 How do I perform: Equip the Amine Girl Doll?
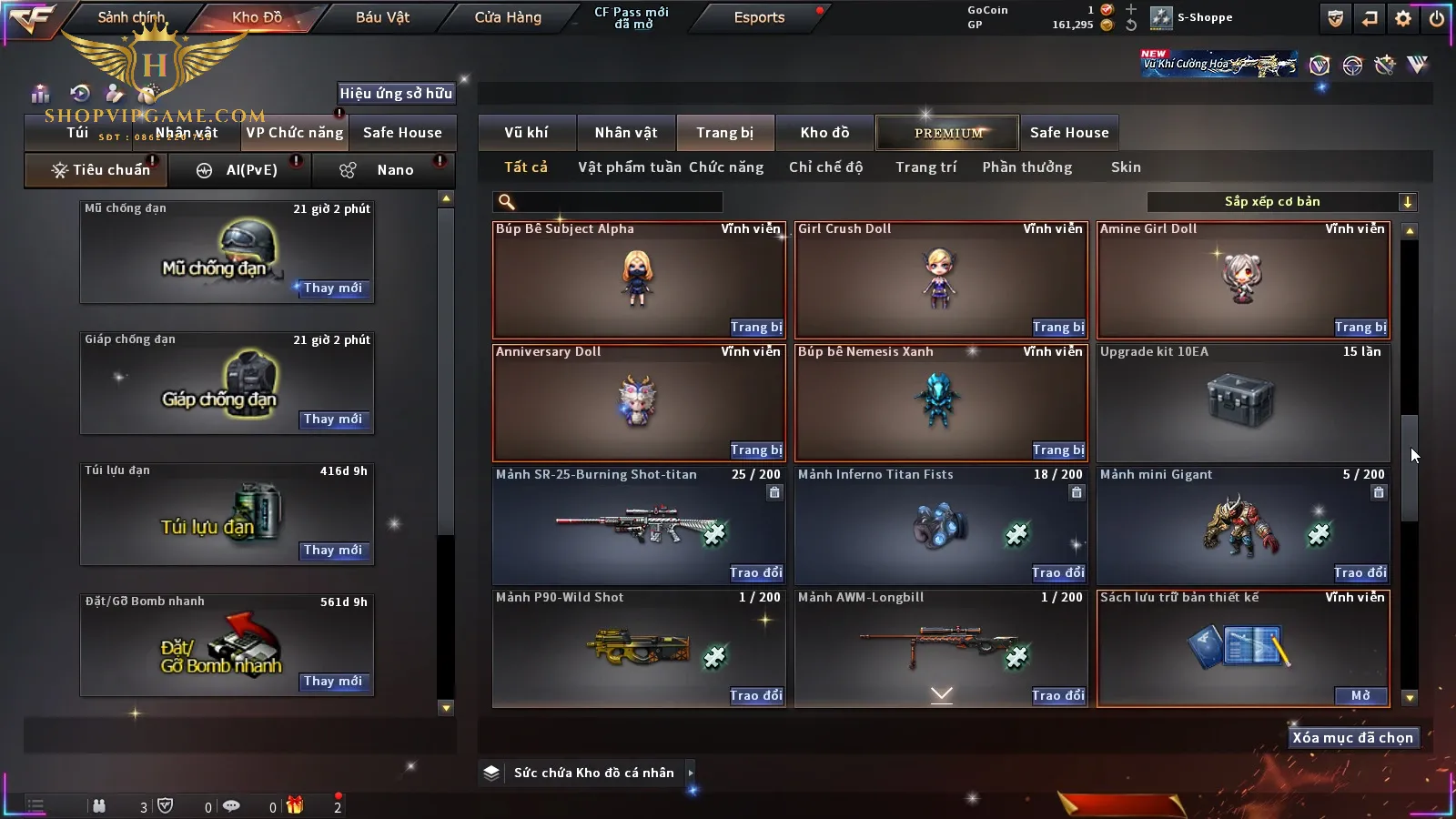tap(1360, 328)
